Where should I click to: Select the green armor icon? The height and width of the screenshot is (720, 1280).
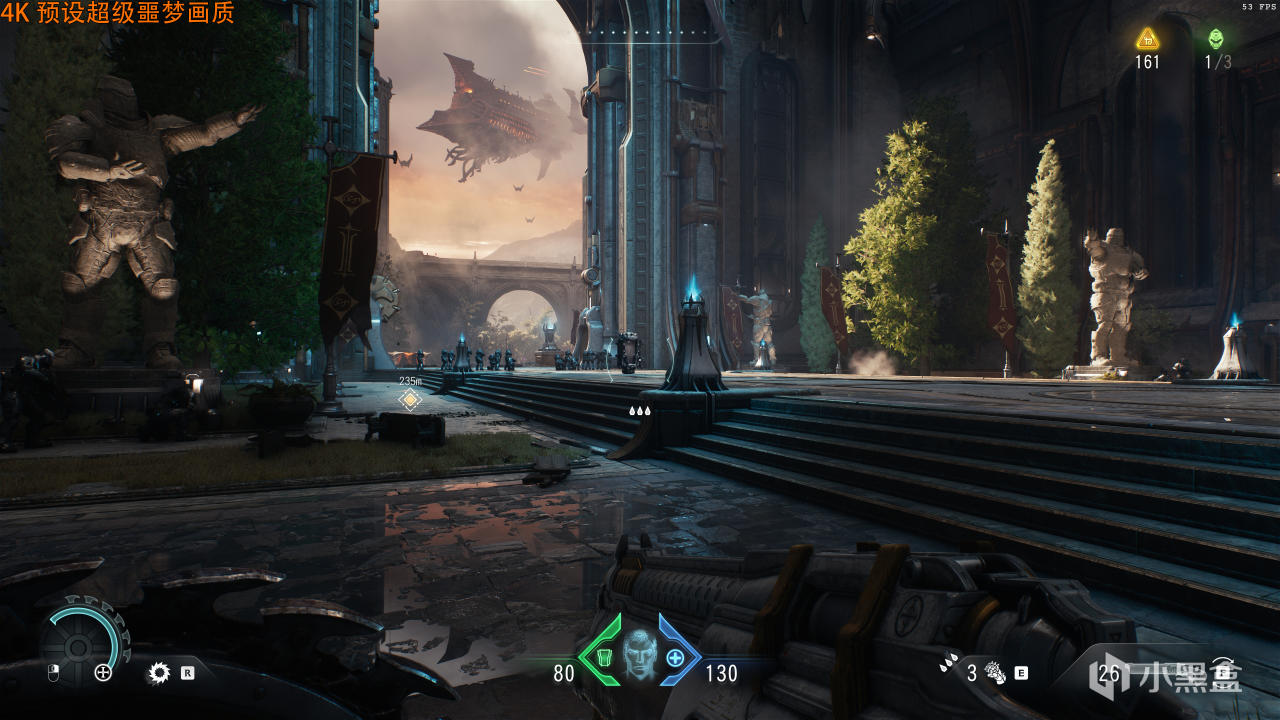[603, 657]
